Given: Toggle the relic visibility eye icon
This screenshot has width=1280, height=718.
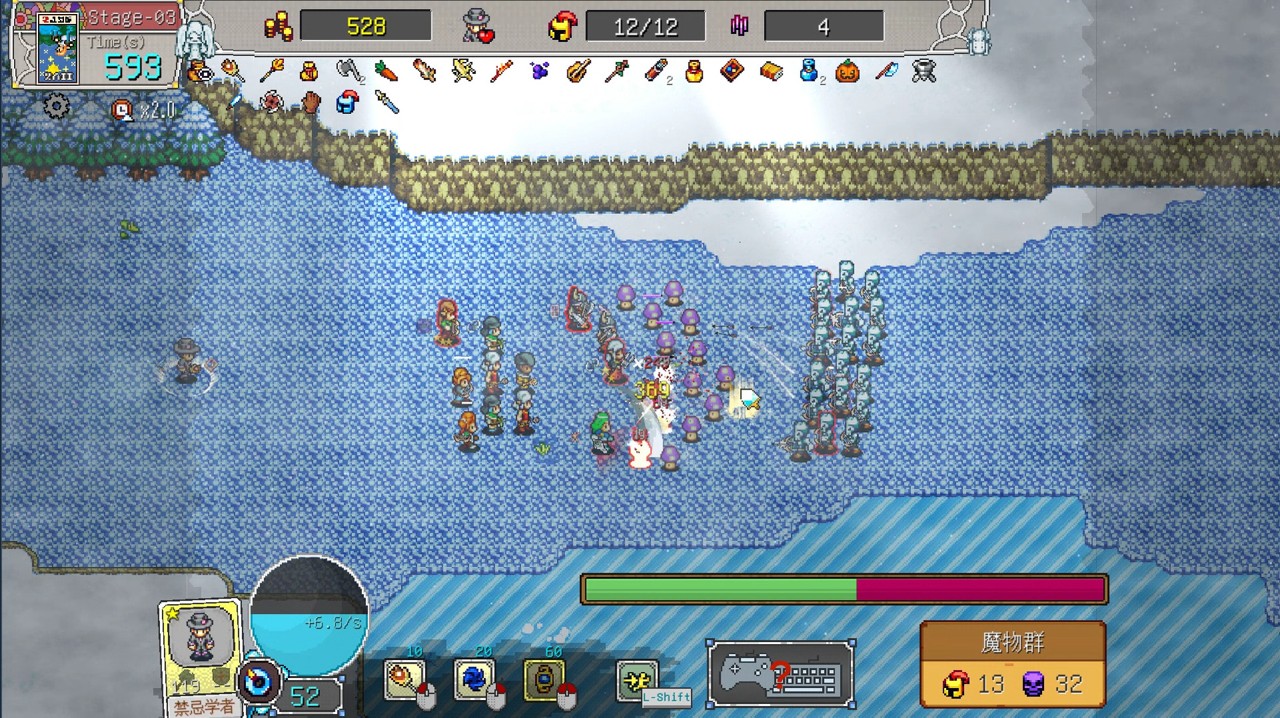Looking at the screenshot, I should pos(198,71).
